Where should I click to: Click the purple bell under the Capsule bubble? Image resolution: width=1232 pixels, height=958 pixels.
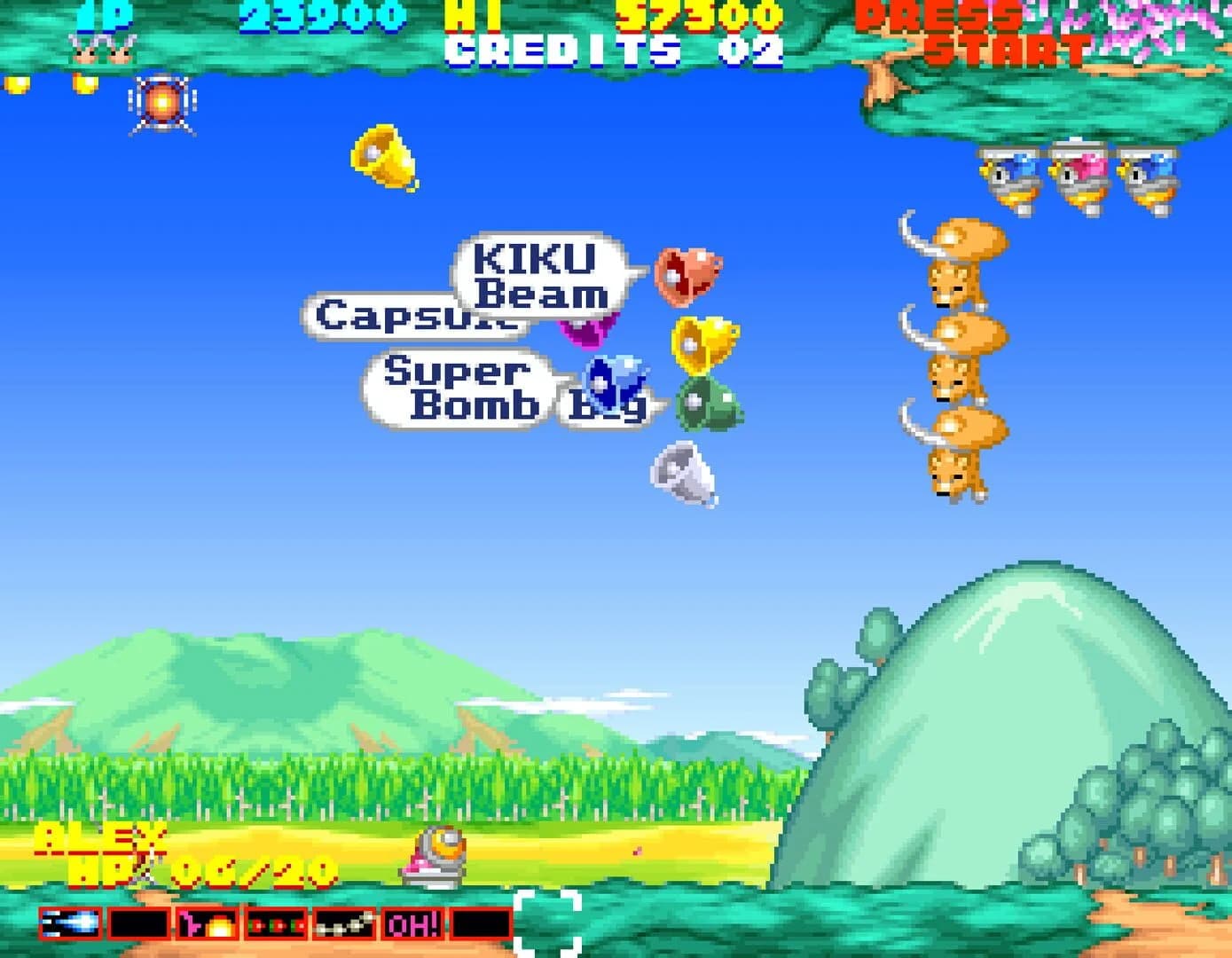[x=585, y=334]
